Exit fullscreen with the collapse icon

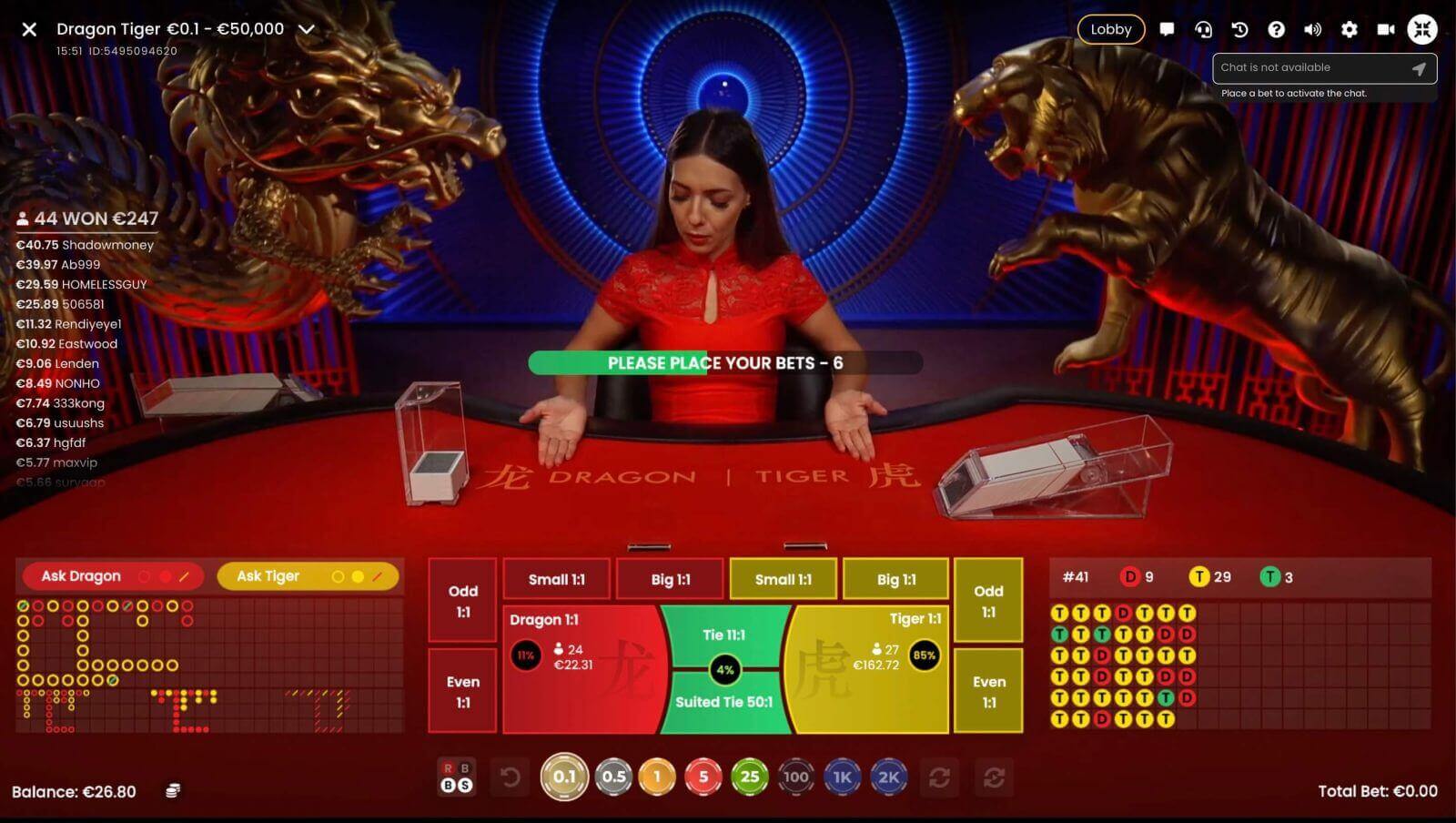point(1423,29)
